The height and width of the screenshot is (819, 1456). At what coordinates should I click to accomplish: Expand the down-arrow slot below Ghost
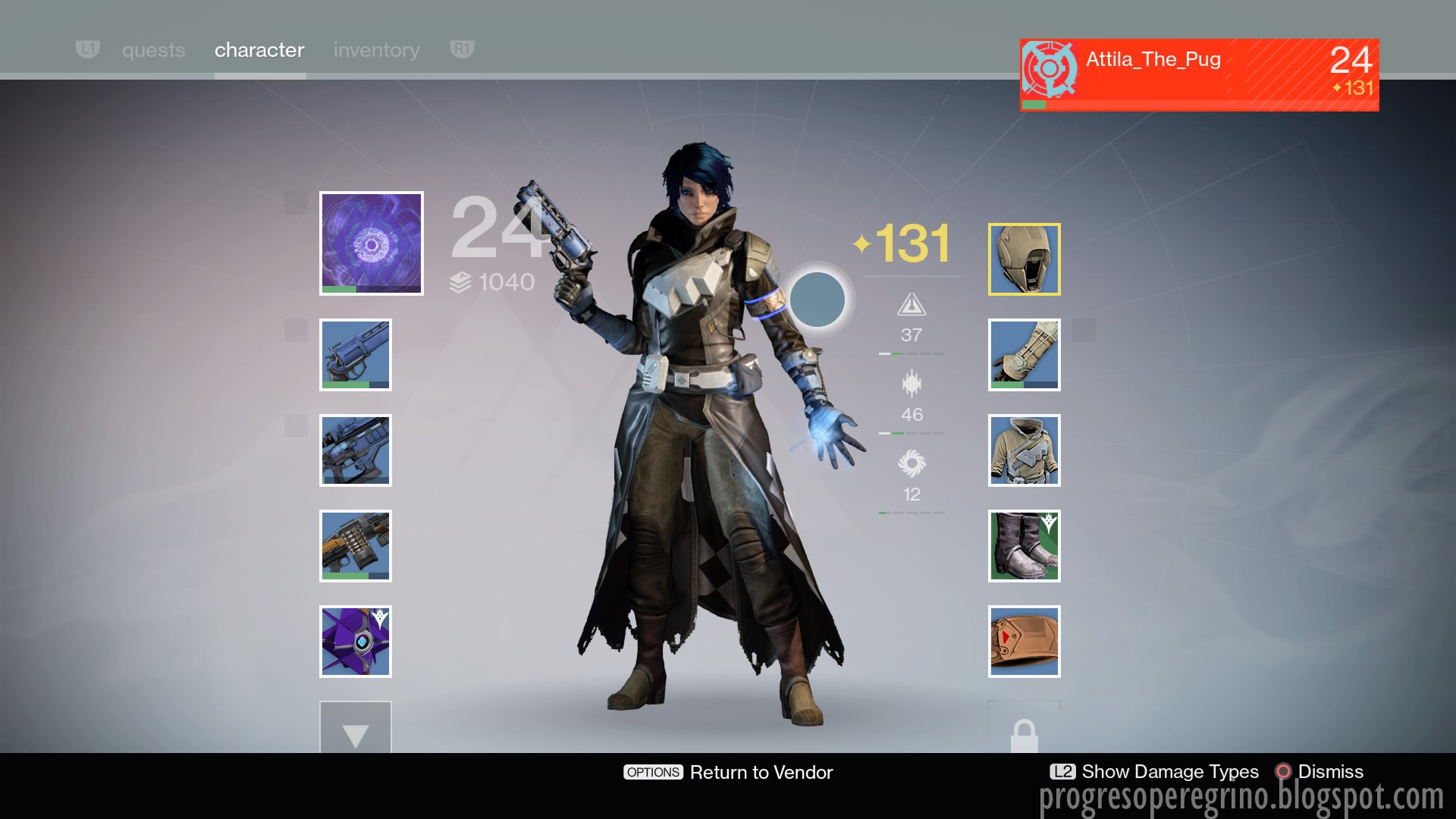point(356,730)
